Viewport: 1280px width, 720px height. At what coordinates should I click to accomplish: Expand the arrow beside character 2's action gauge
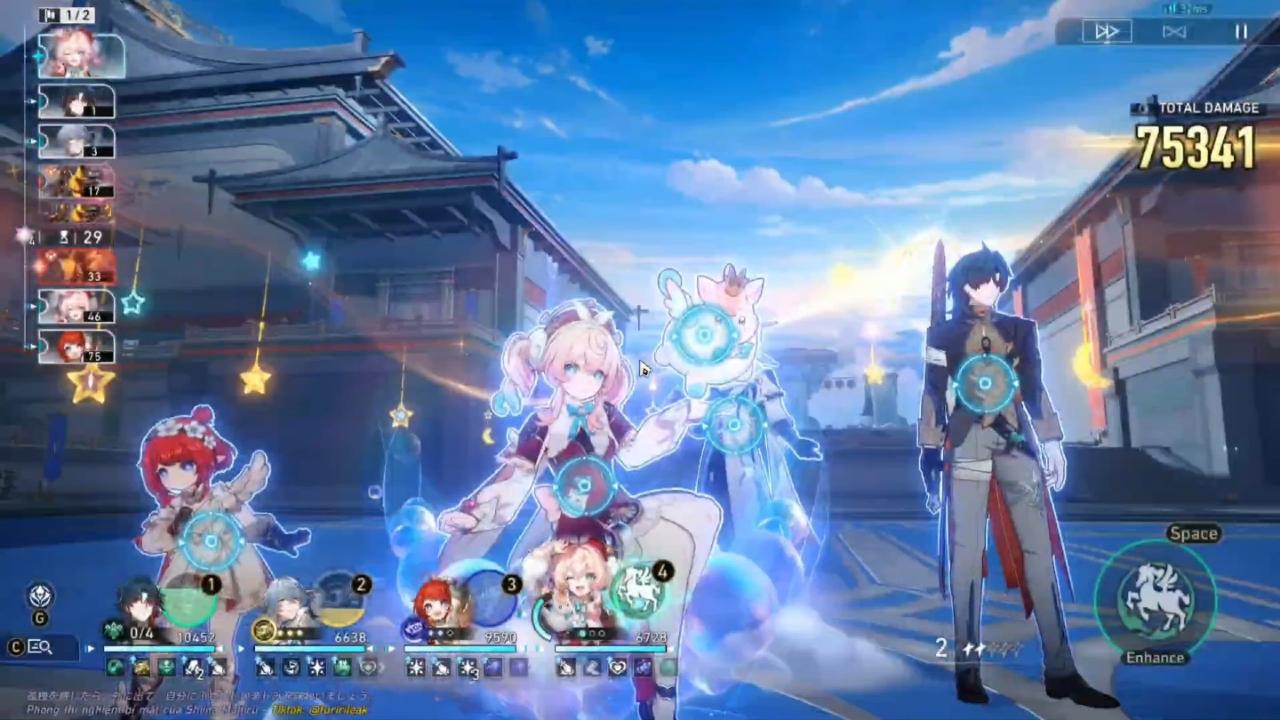click(x=393, y=647)
